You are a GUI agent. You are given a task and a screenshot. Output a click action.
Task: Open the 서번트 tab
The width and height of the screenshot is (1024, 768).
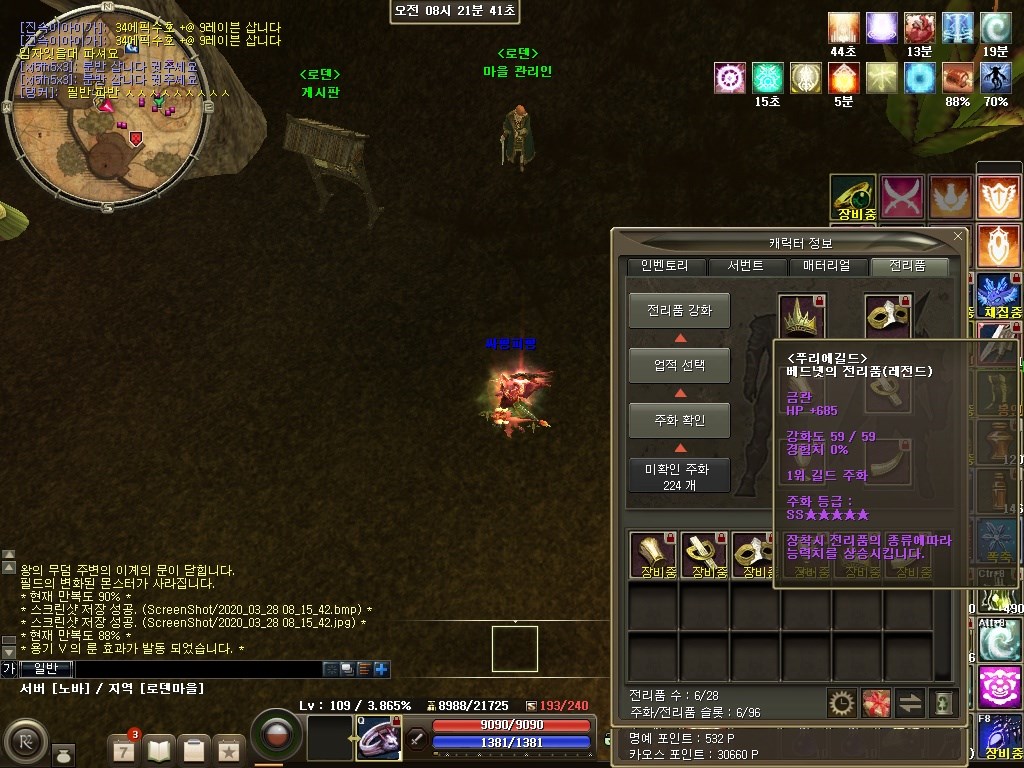pyautogui.click(x=746, y=266)
